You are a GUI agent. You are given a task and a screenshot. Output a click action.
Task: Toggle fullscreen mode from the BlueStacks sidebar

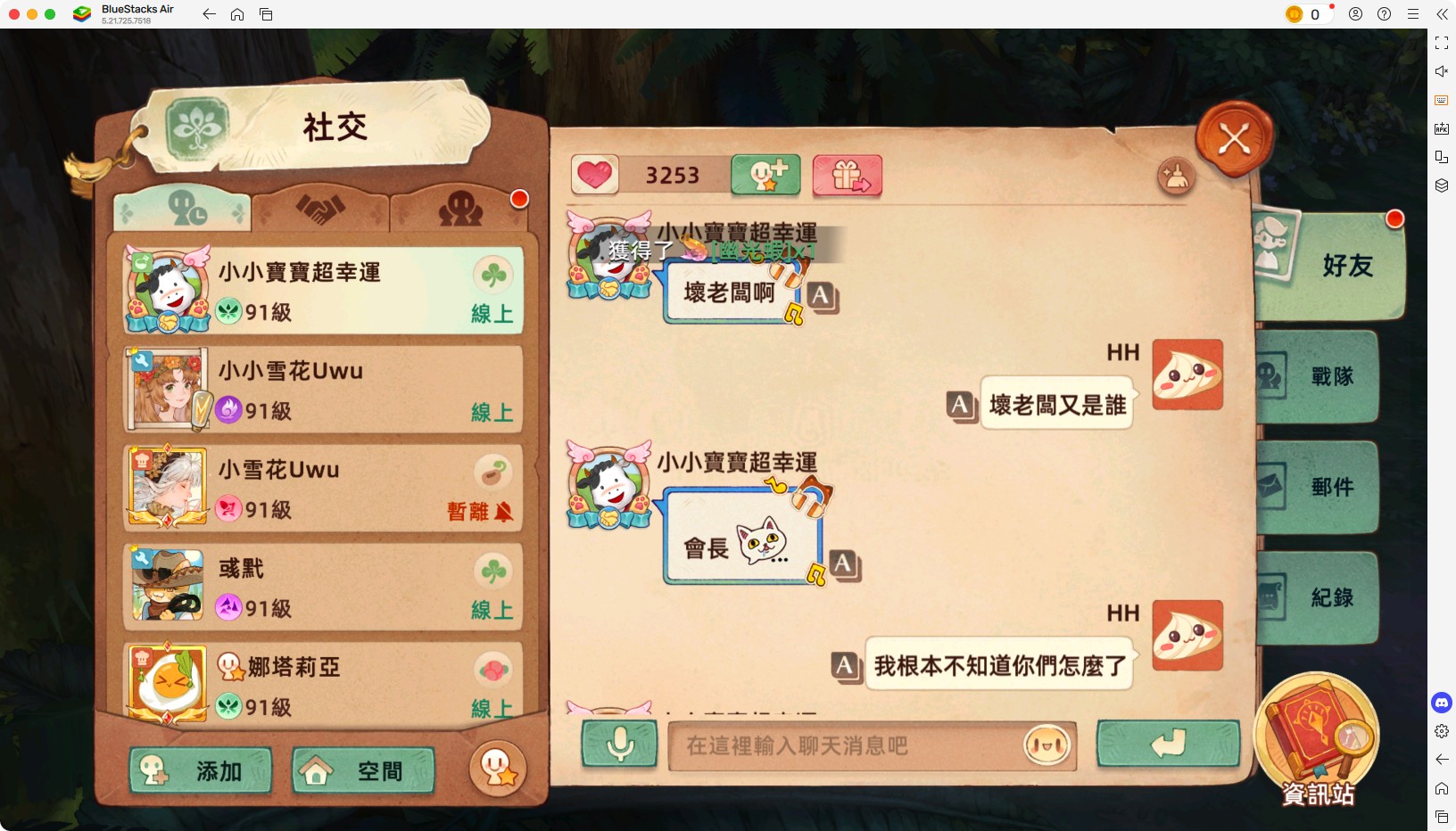click(1443, 43)
